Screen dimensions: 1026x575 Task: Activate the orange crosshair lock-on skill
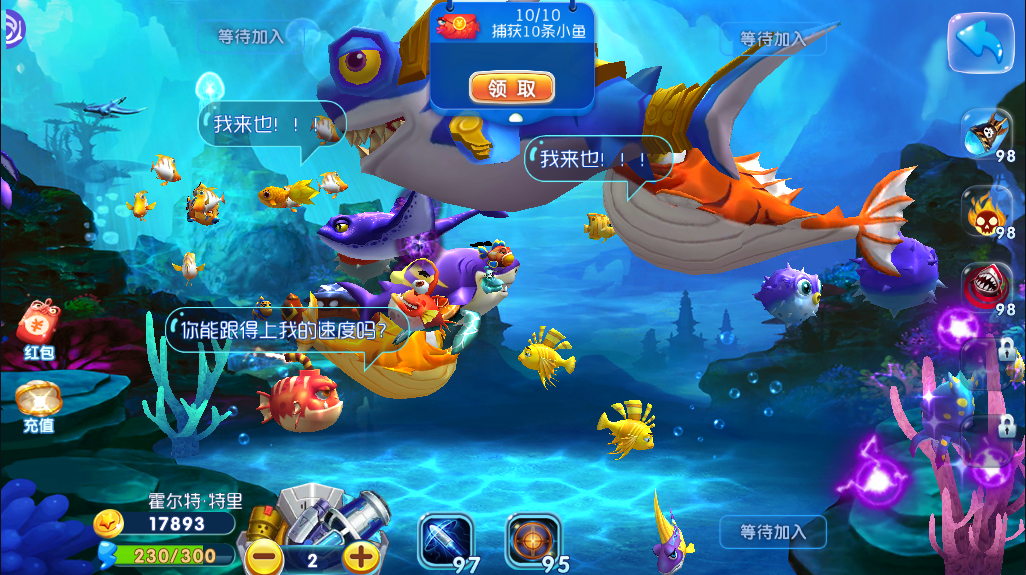pyautogui.click(x=532, y=540)
